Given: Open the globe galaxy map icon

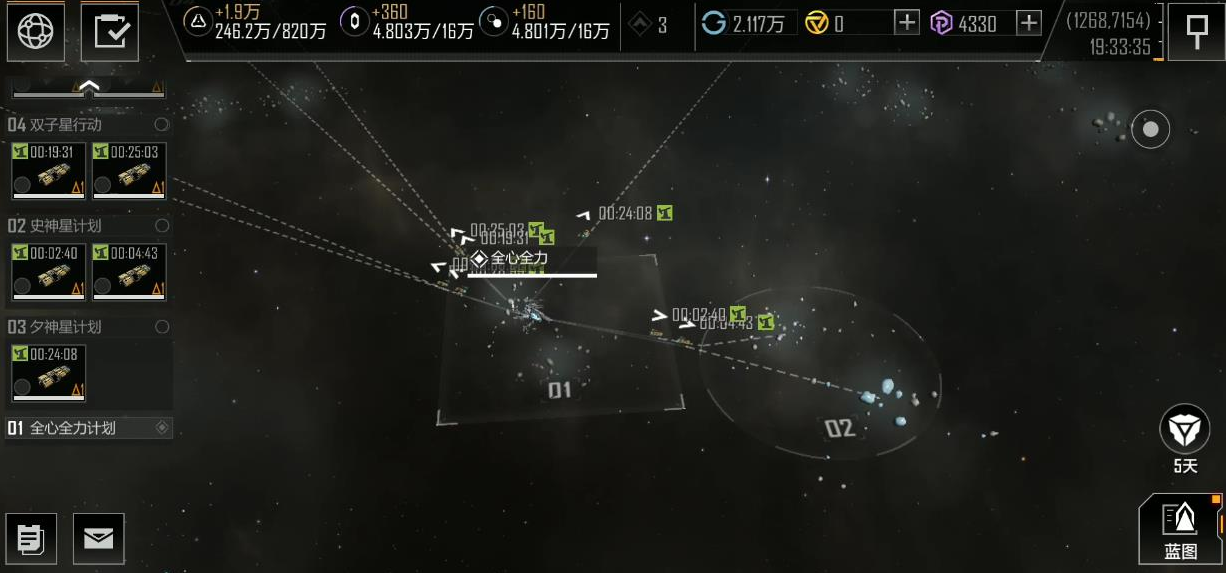Looking at the screenshot, I should pyautogui.click(x=37, y=30).
